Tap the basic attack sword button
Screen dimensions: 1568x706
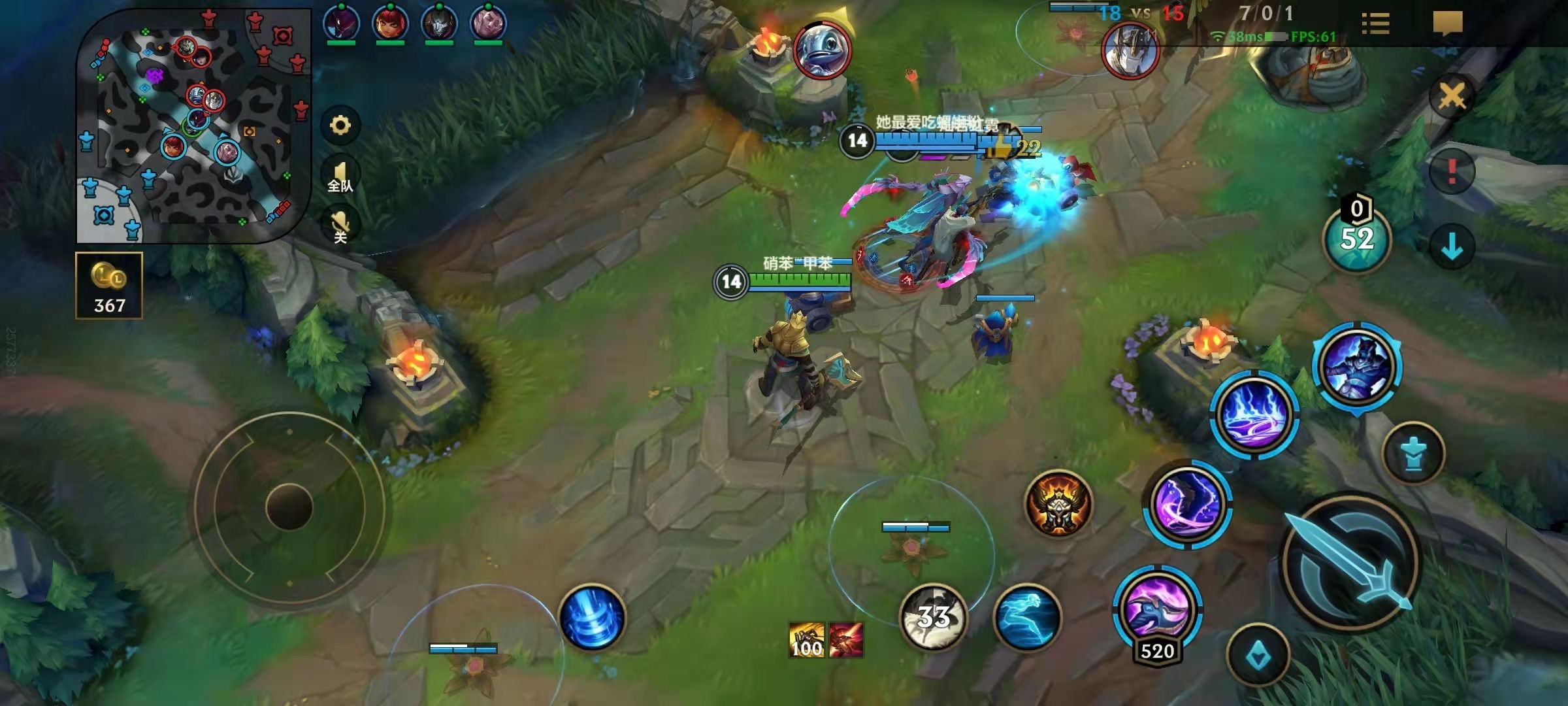coord(1350,563)
